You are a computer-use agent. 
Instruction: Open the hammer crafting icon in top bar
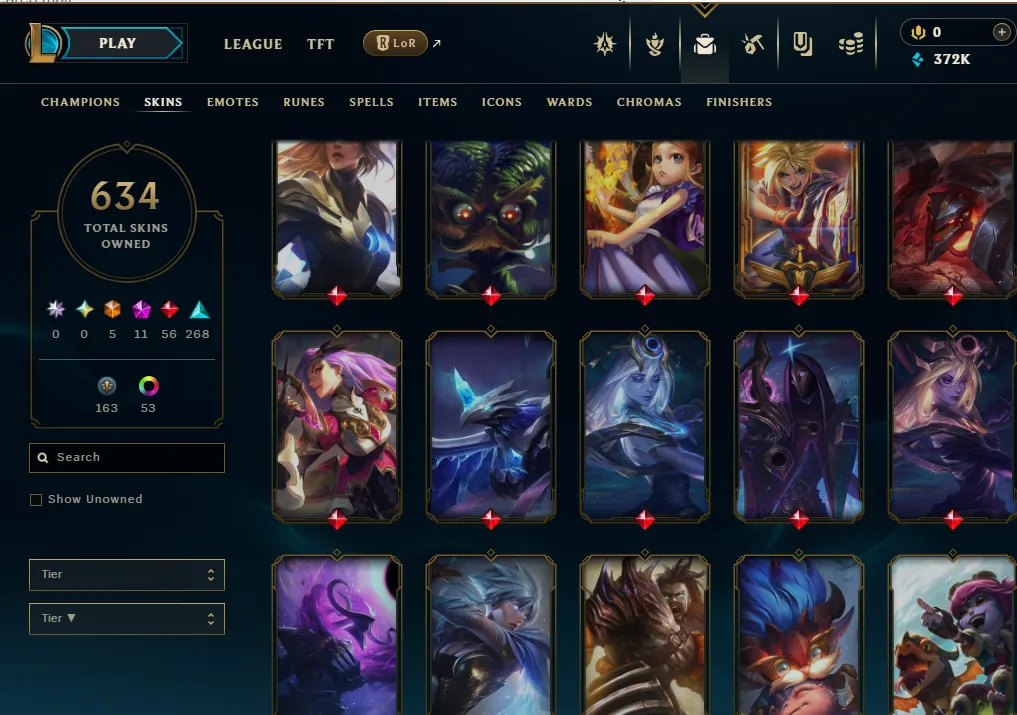753,45
